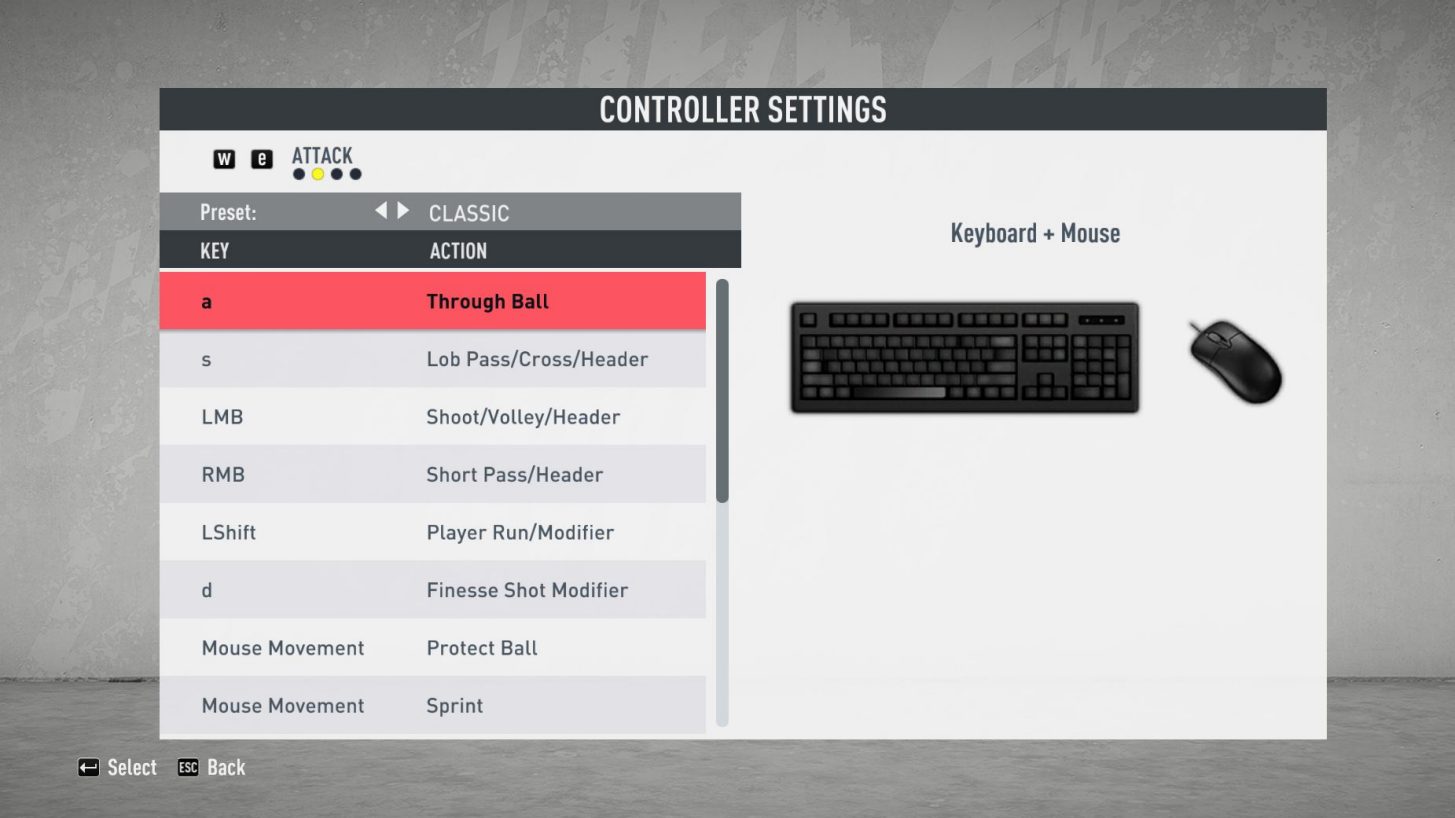
Task: Open the CLASSIC preset selector
Action: coord(468,212)
